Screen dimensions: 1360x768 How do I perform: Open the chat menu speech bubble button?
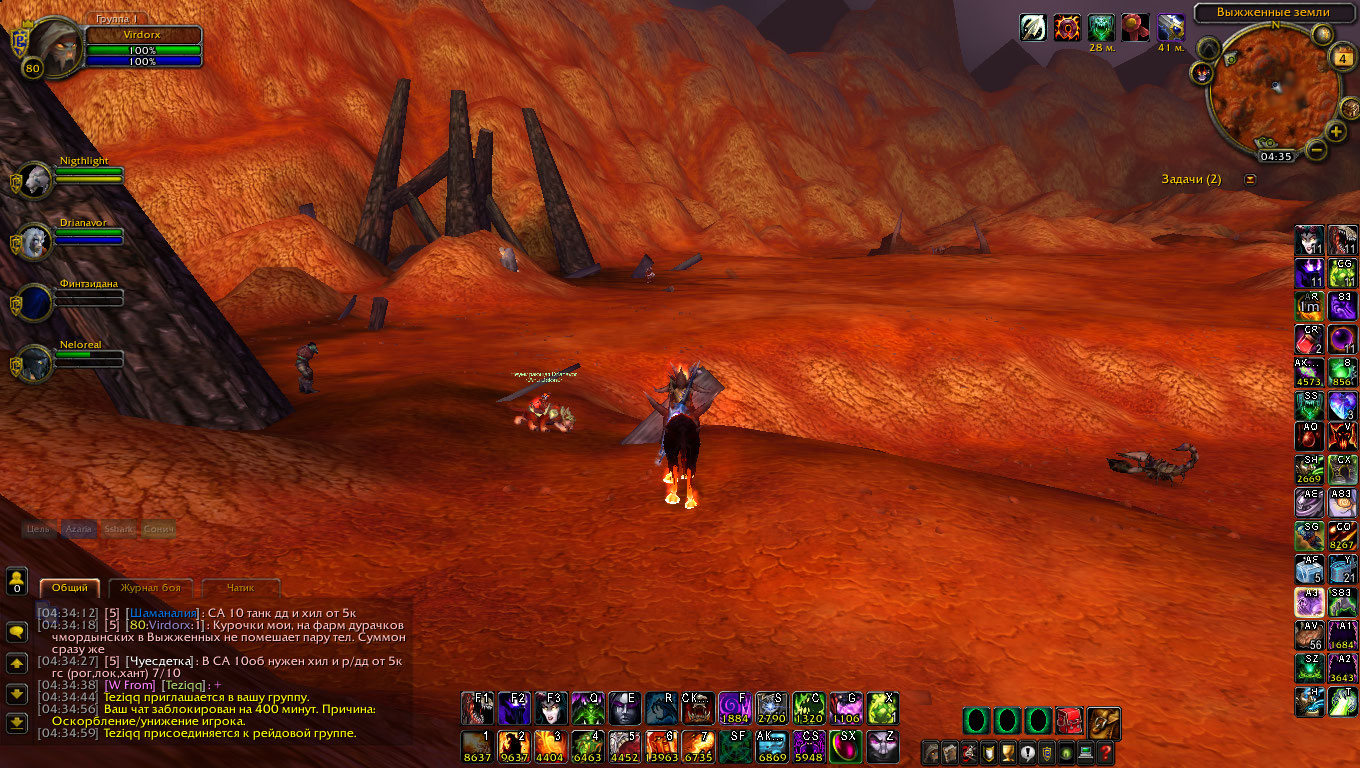[16, 632]
